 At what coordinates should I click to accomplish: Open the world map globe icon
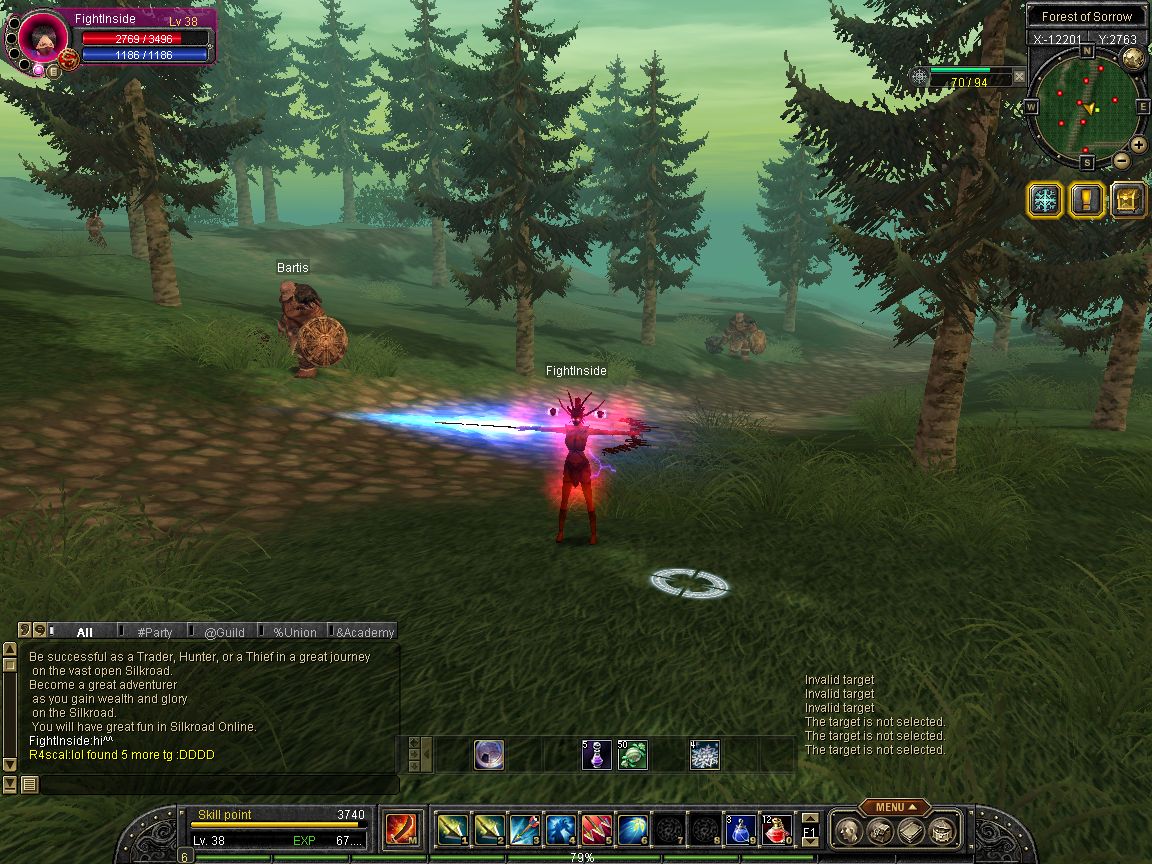click(1133, 58)
